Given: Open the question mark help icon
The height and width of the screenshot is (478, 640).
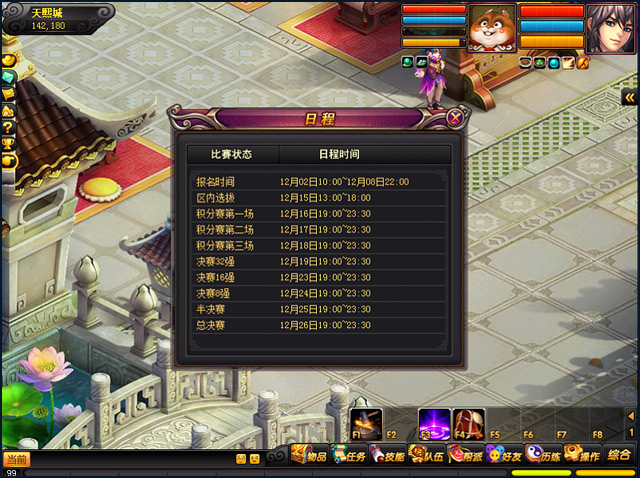Looking at the screenshot, I should pos(7,127).
